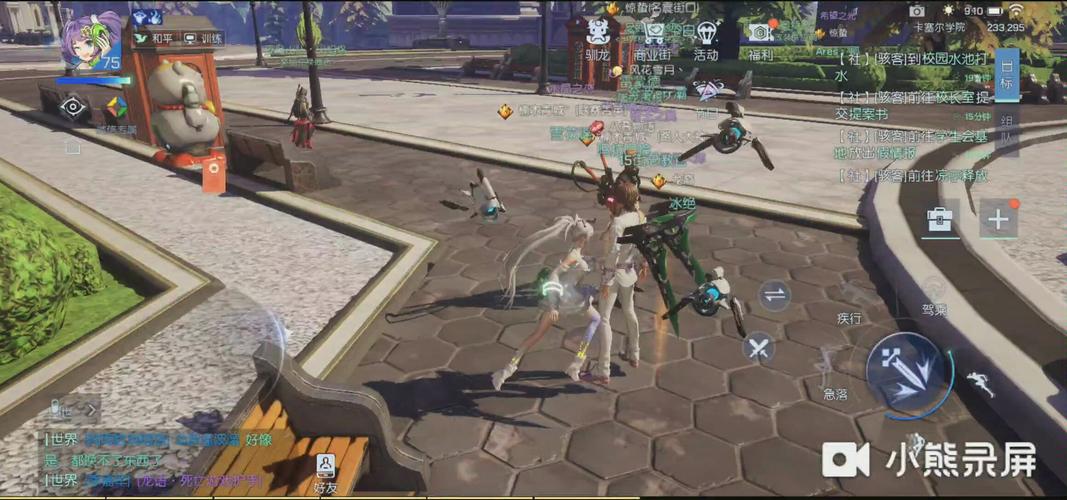Open the 福利 welfare rewards menu
Image resolution: width=1067 pixels, height=500 pixels.
pos(760,38)
